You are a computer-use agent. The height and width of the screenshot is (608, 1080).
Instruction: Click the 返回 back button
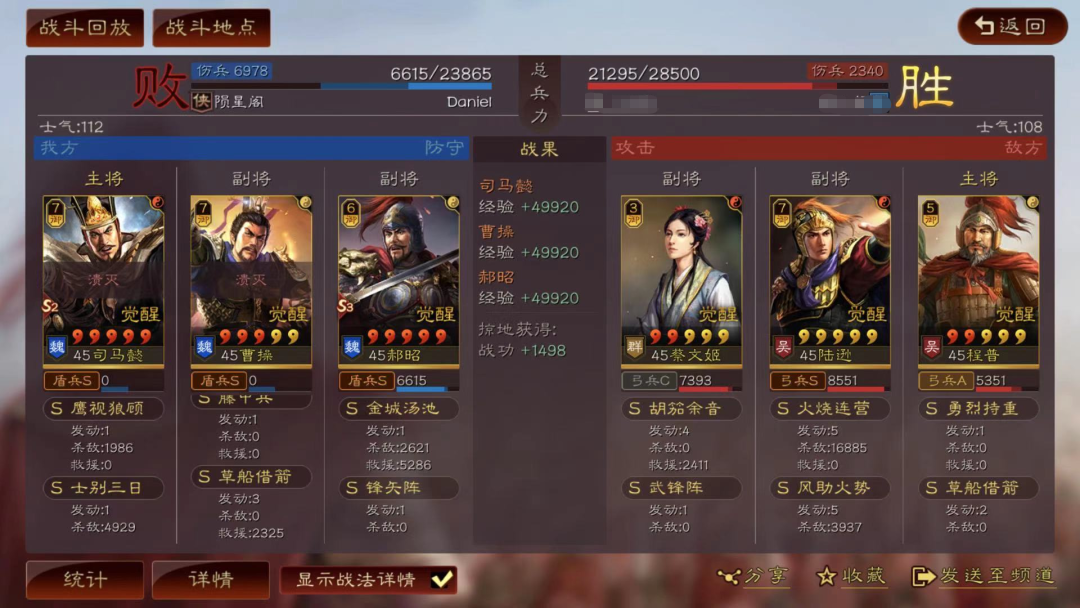click(1012, 27)
